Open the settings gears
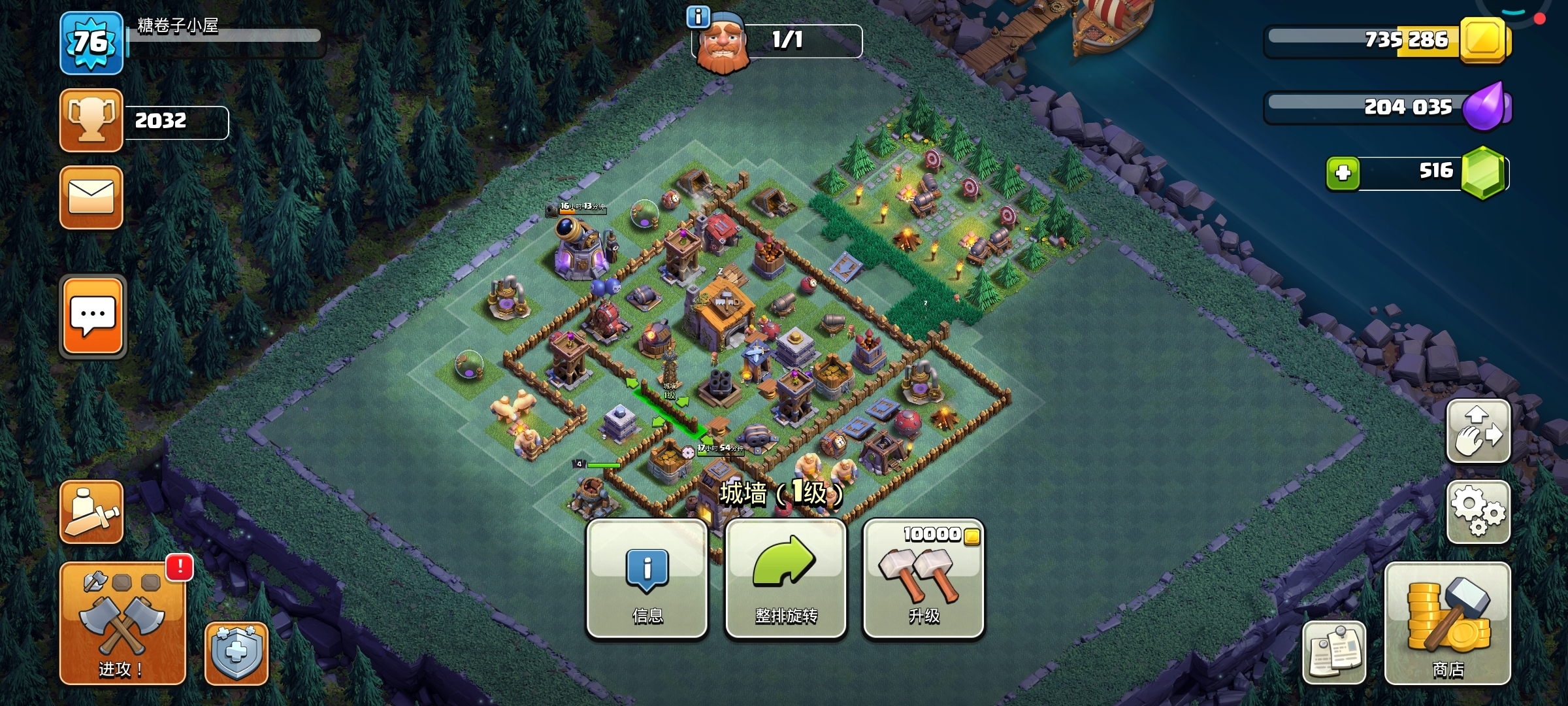Screen dimensions: 1568x706 pyautogui.click(x=1478, y=512)
